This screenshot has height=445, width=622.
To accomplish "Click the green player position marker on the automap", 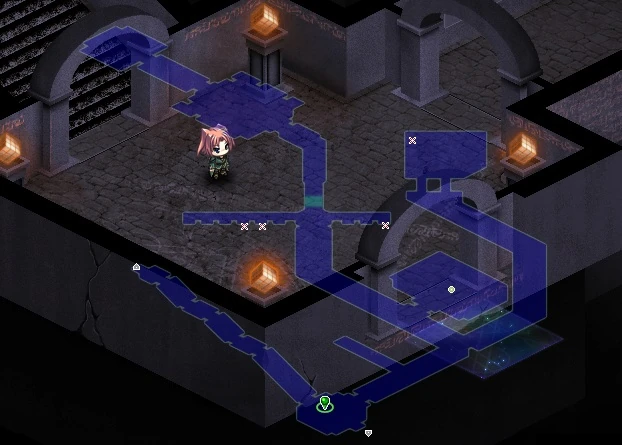I will pos(324,404).
